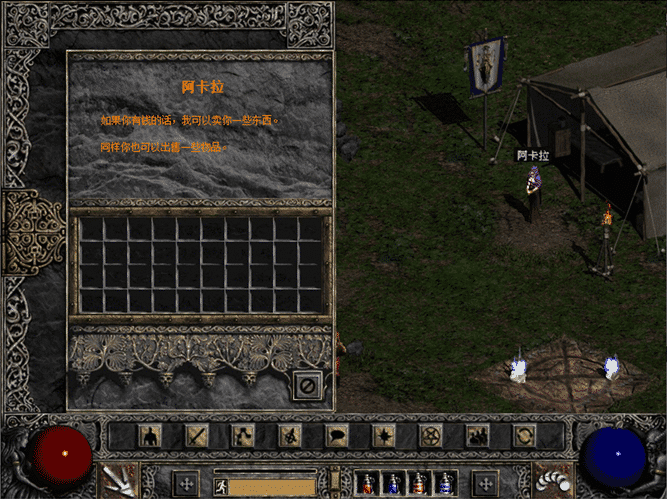667x499 pixels.
Task: Click the cross button right of potion belt
Action: coord(486,482)
